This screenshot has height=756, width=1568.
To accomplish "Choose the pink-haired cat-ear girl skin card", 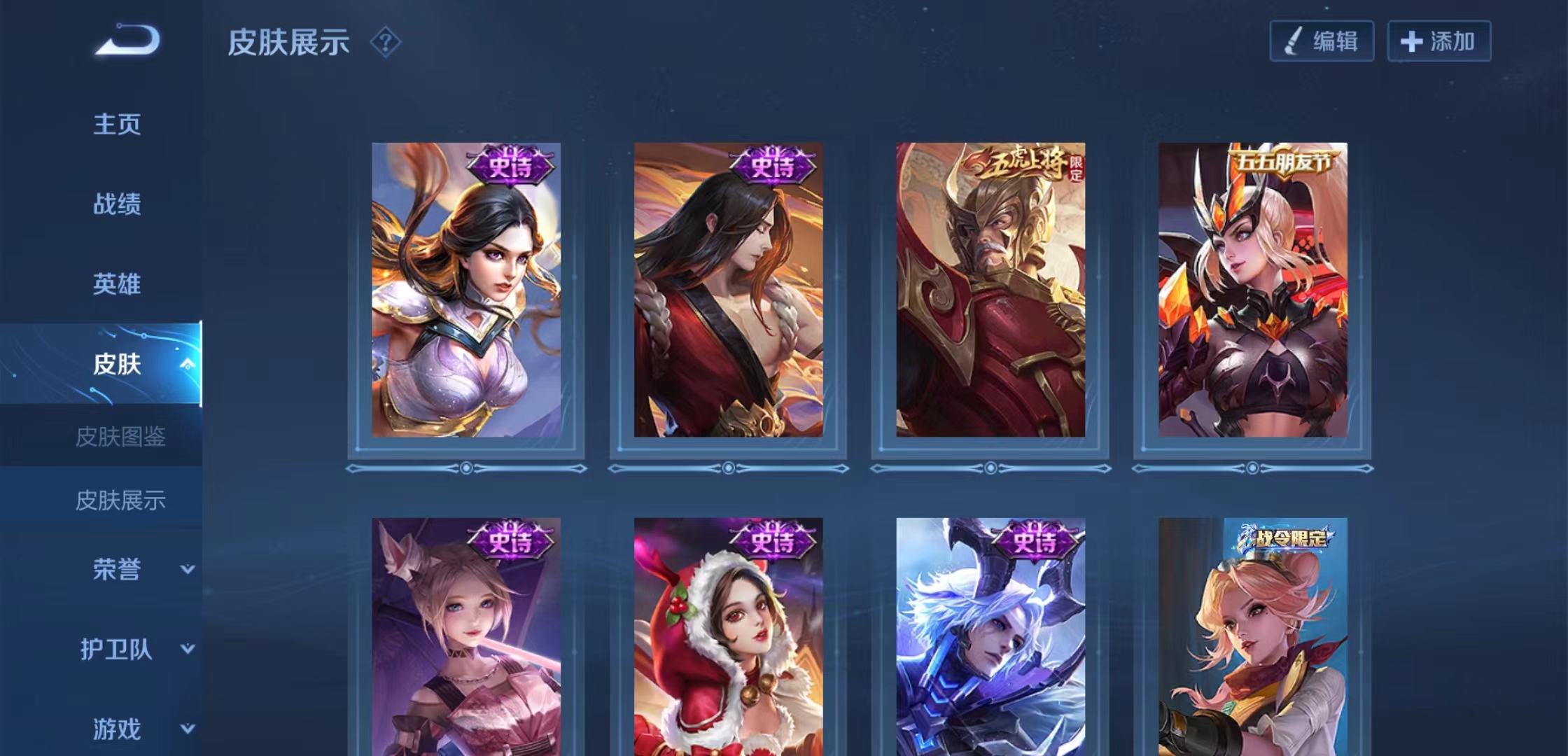I will (466, 637).
